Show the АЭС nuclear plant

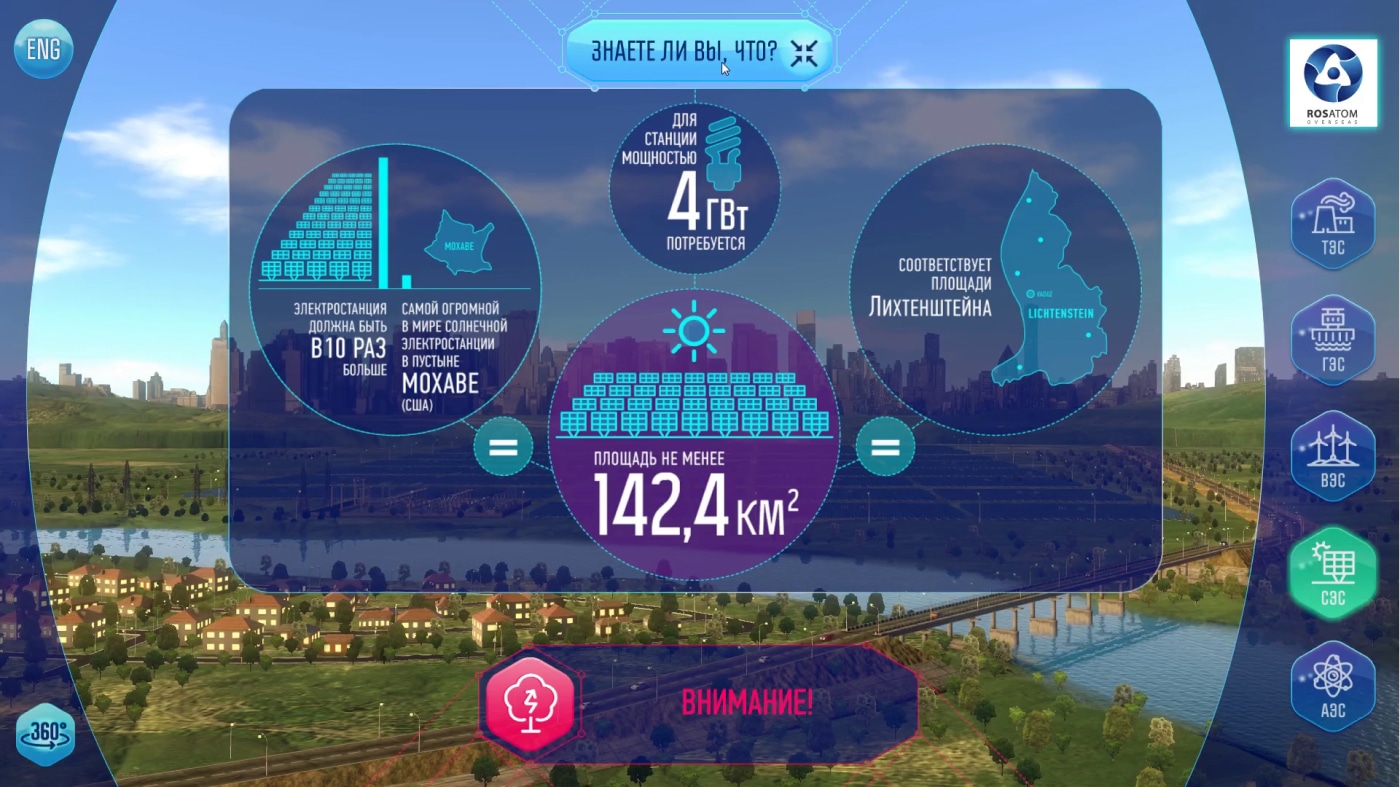(x=1332, y=686)
